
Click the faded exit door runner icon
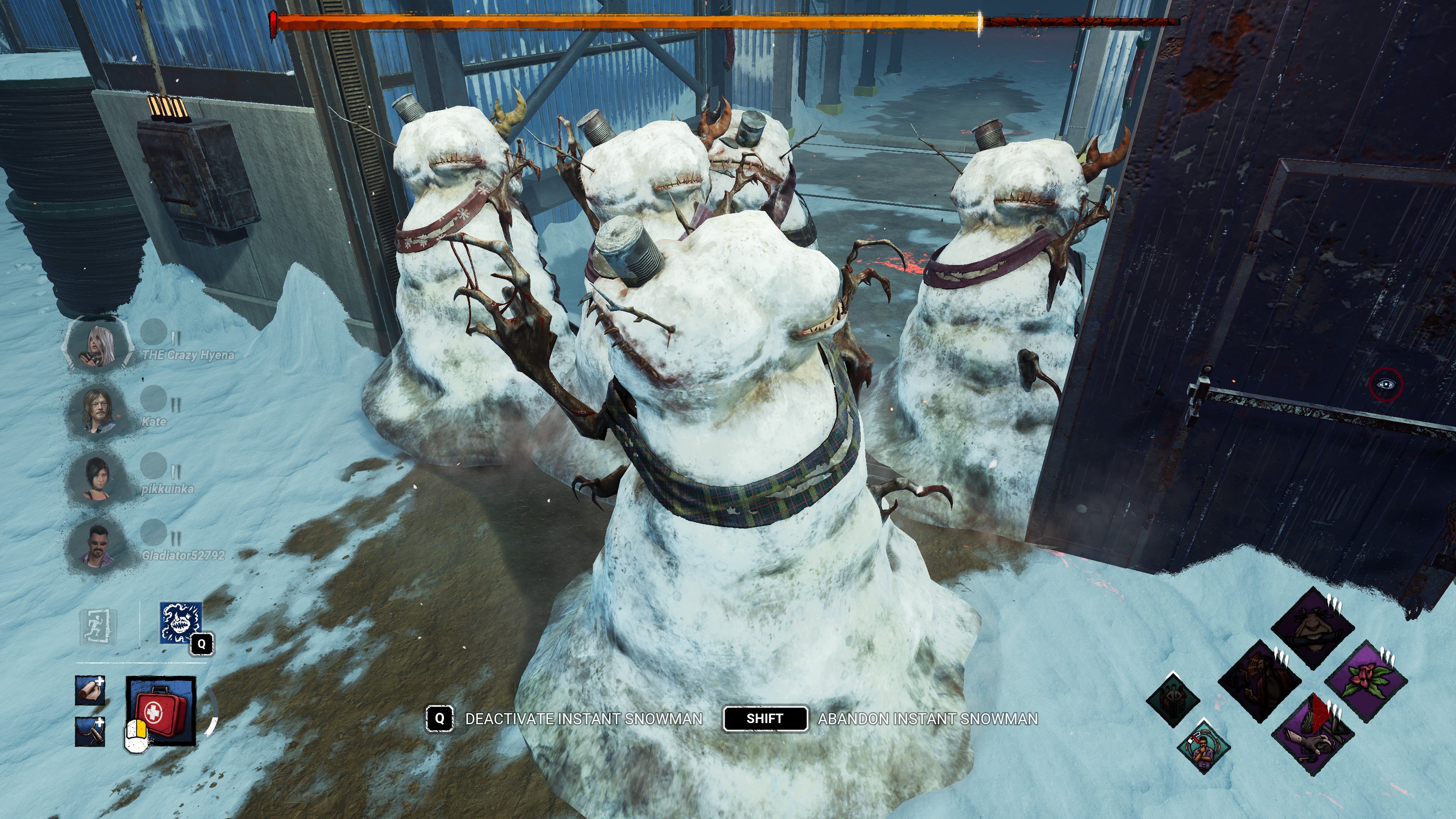99,627
